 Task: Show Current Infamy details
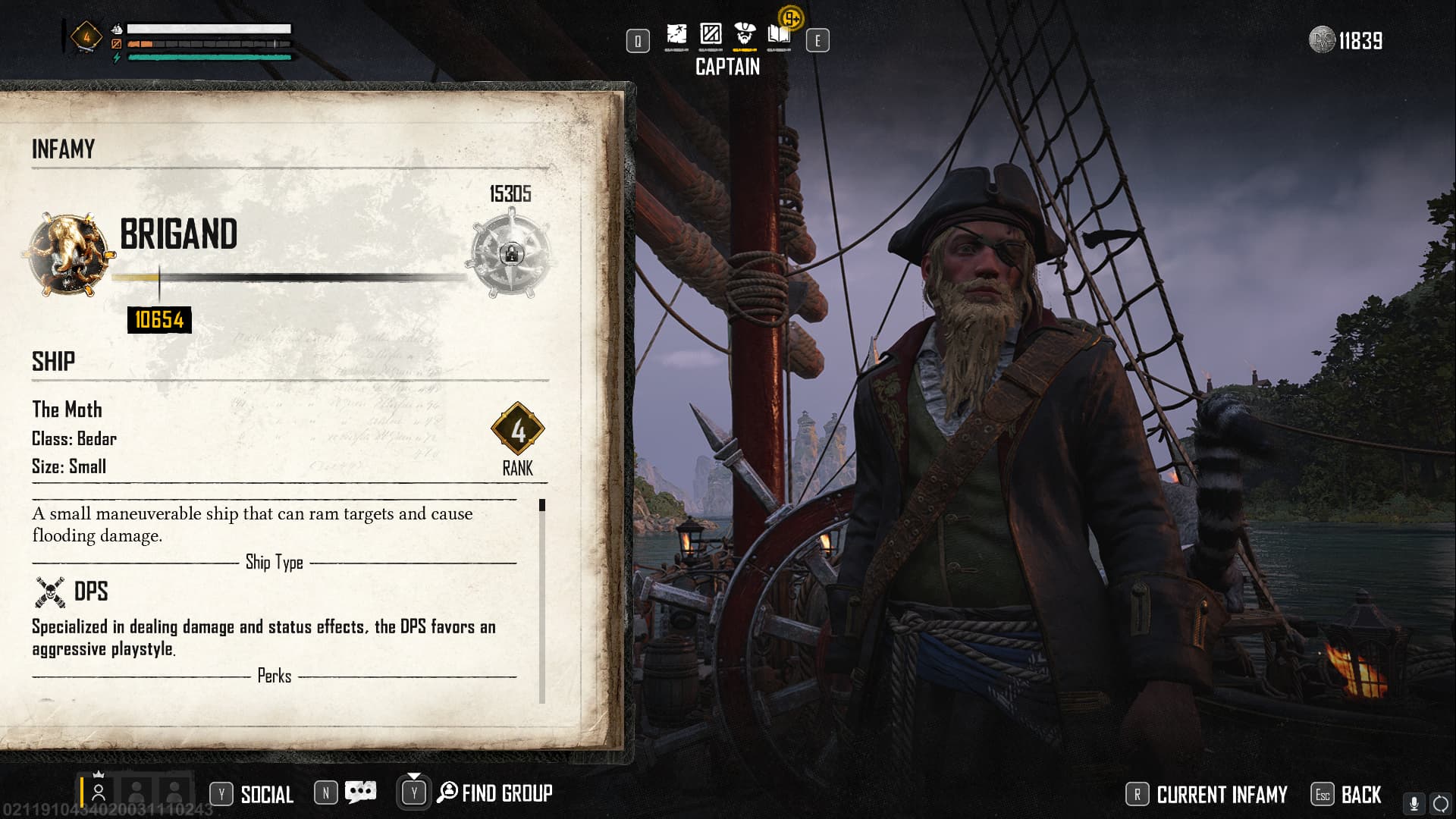pos(1221,794)
